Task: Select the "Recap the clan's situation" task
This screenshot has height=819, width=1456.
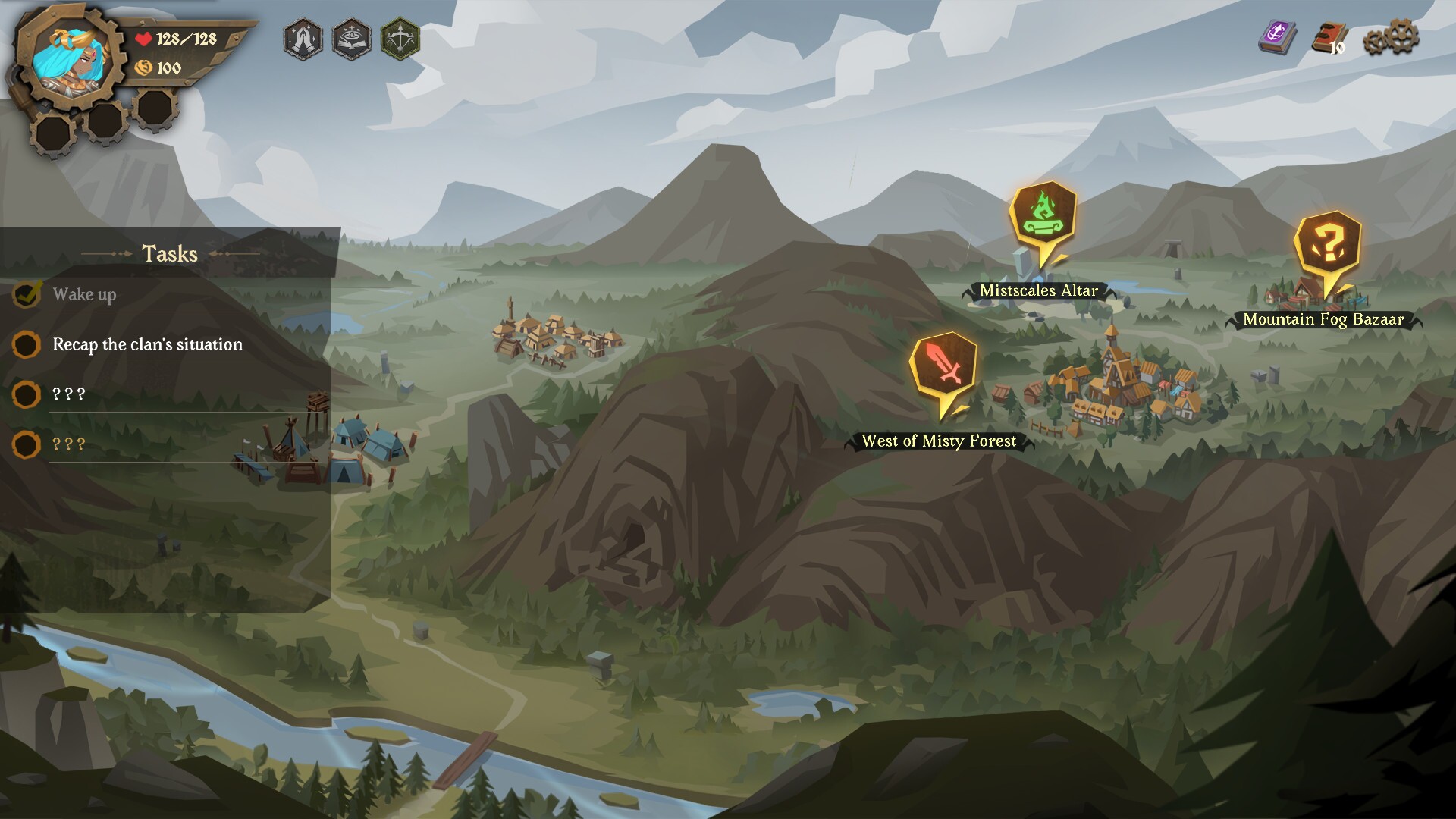Action: [x=147, y=344]
